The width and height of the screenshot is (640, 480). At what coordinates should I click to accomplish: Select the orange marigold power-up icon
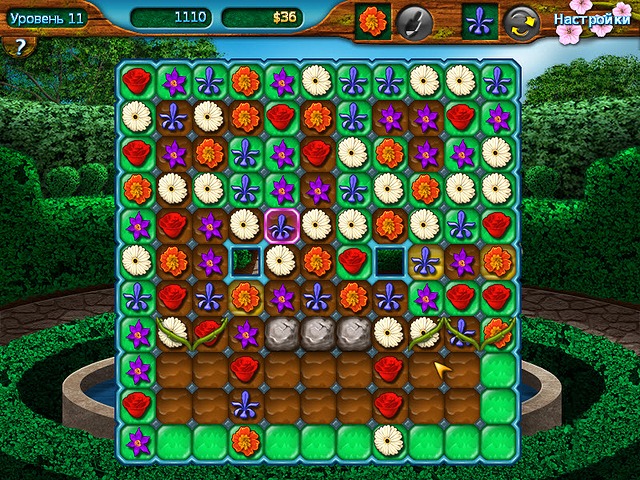point(373,21)
